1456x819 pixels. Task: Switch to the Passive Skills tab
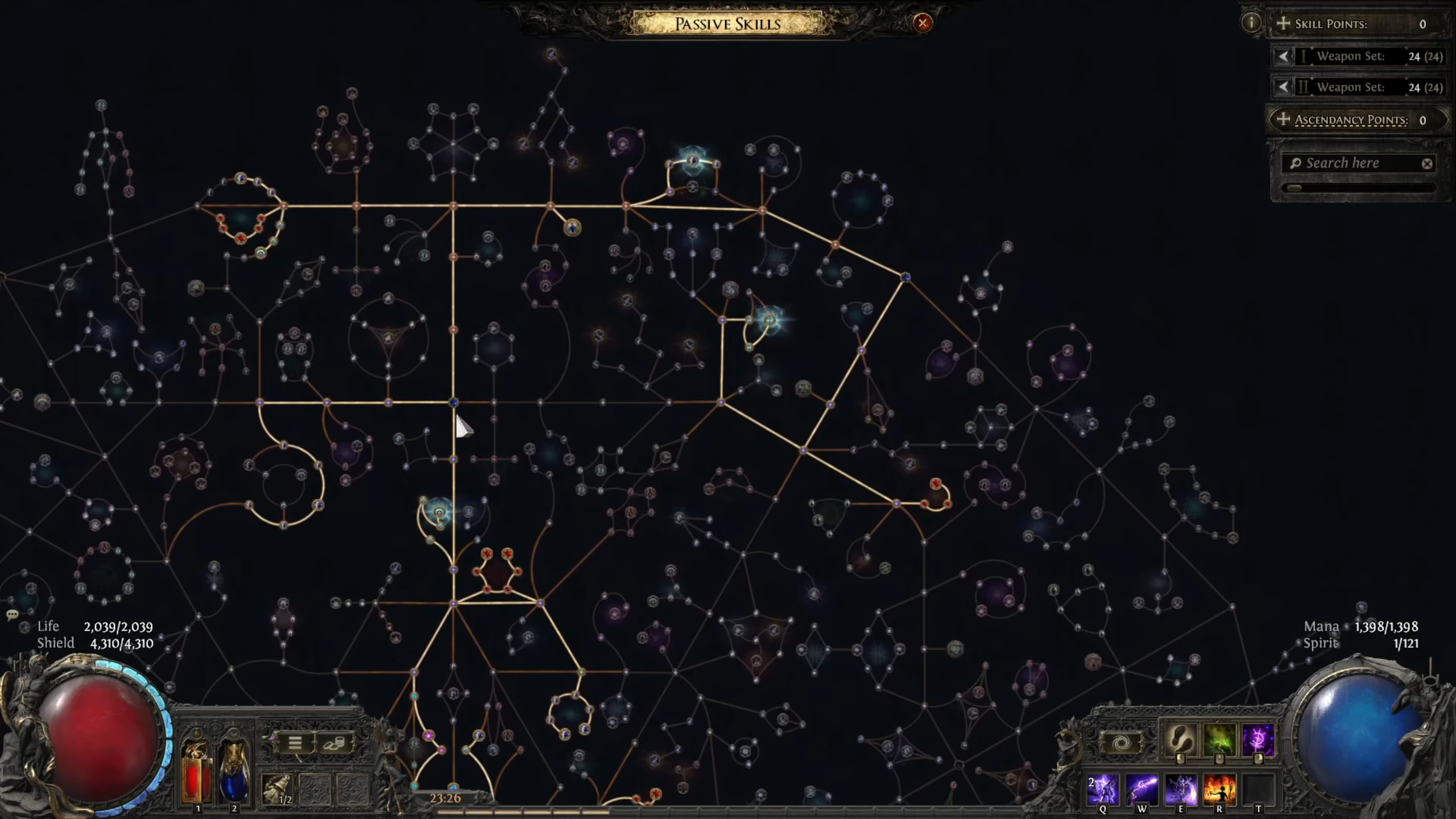[x=728, y=24]
